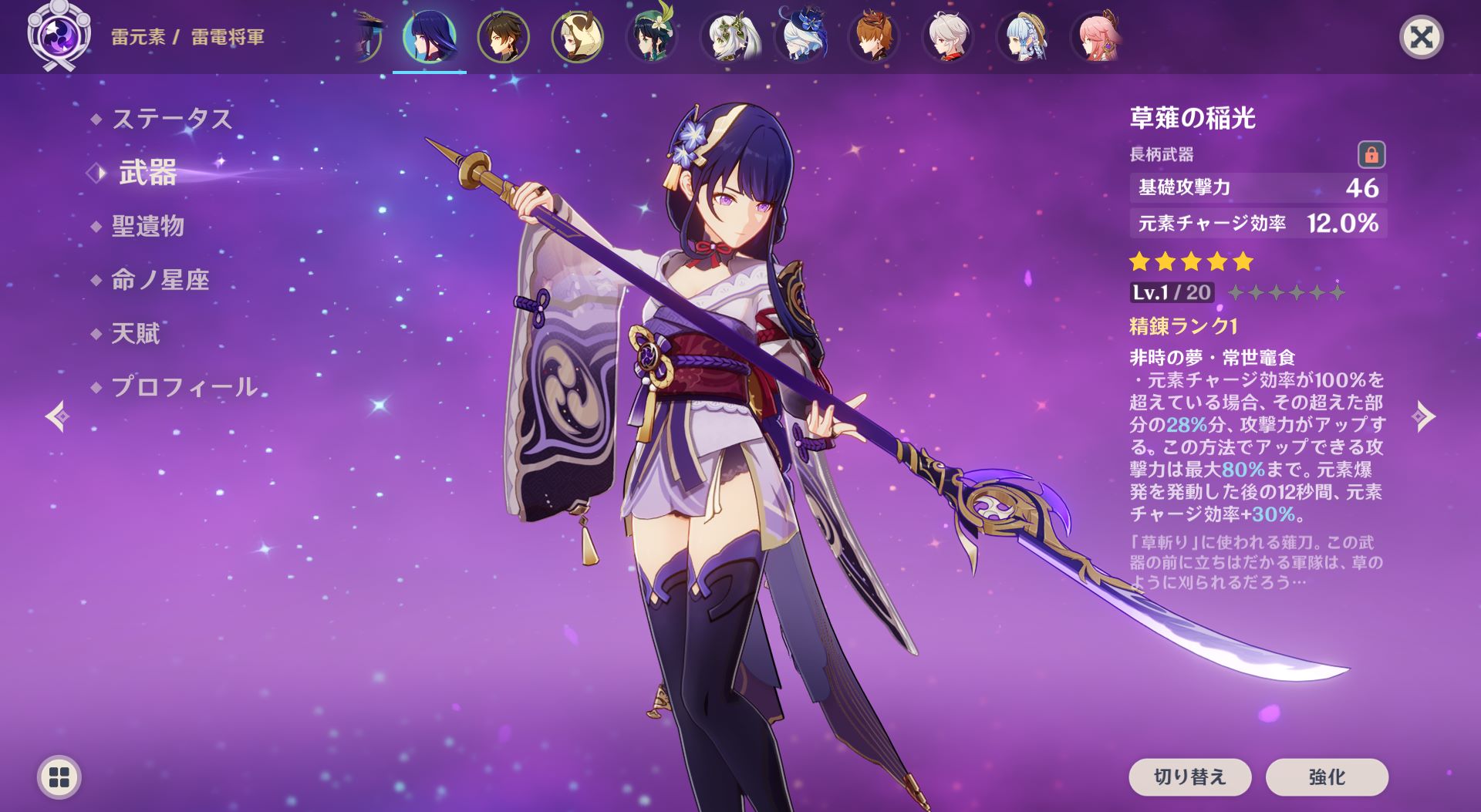Select Venti's portrait in the character bar
The image size is (1481, 812).
coord(651,37)
